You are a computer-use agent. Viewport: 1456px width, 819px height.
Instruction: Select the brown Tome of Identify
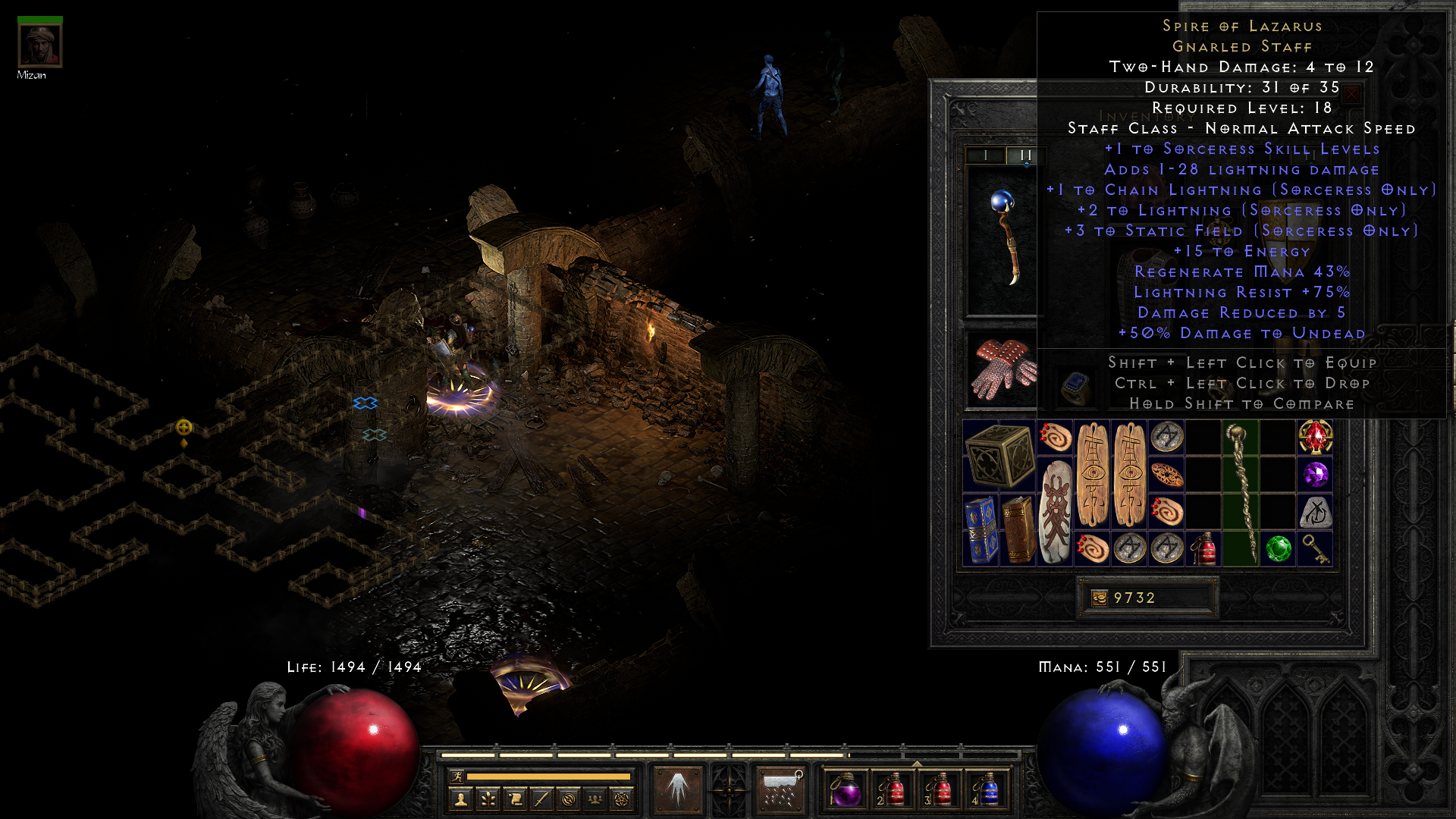(1018, 529)
